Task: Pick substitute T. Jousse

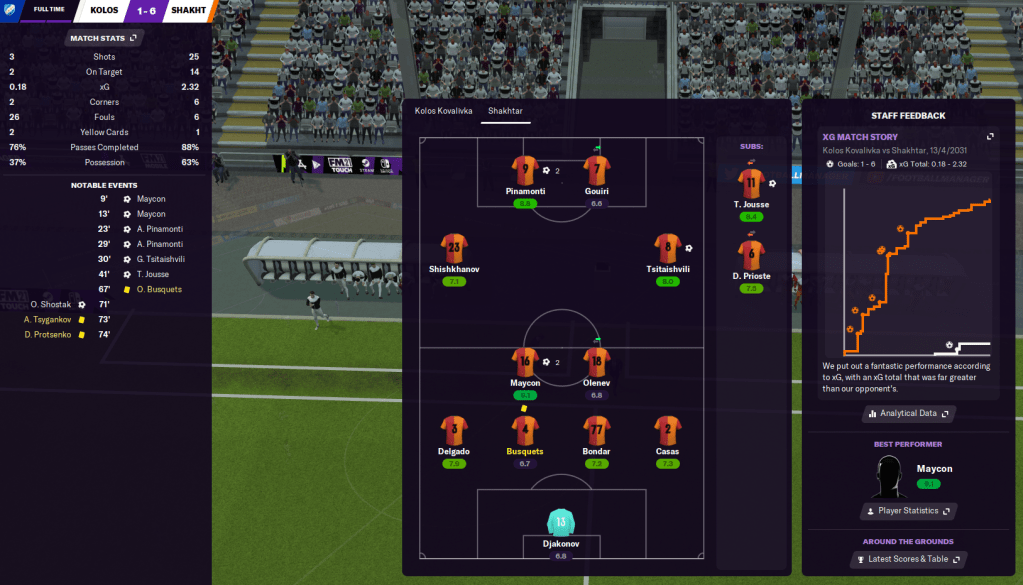Action: 750,184
